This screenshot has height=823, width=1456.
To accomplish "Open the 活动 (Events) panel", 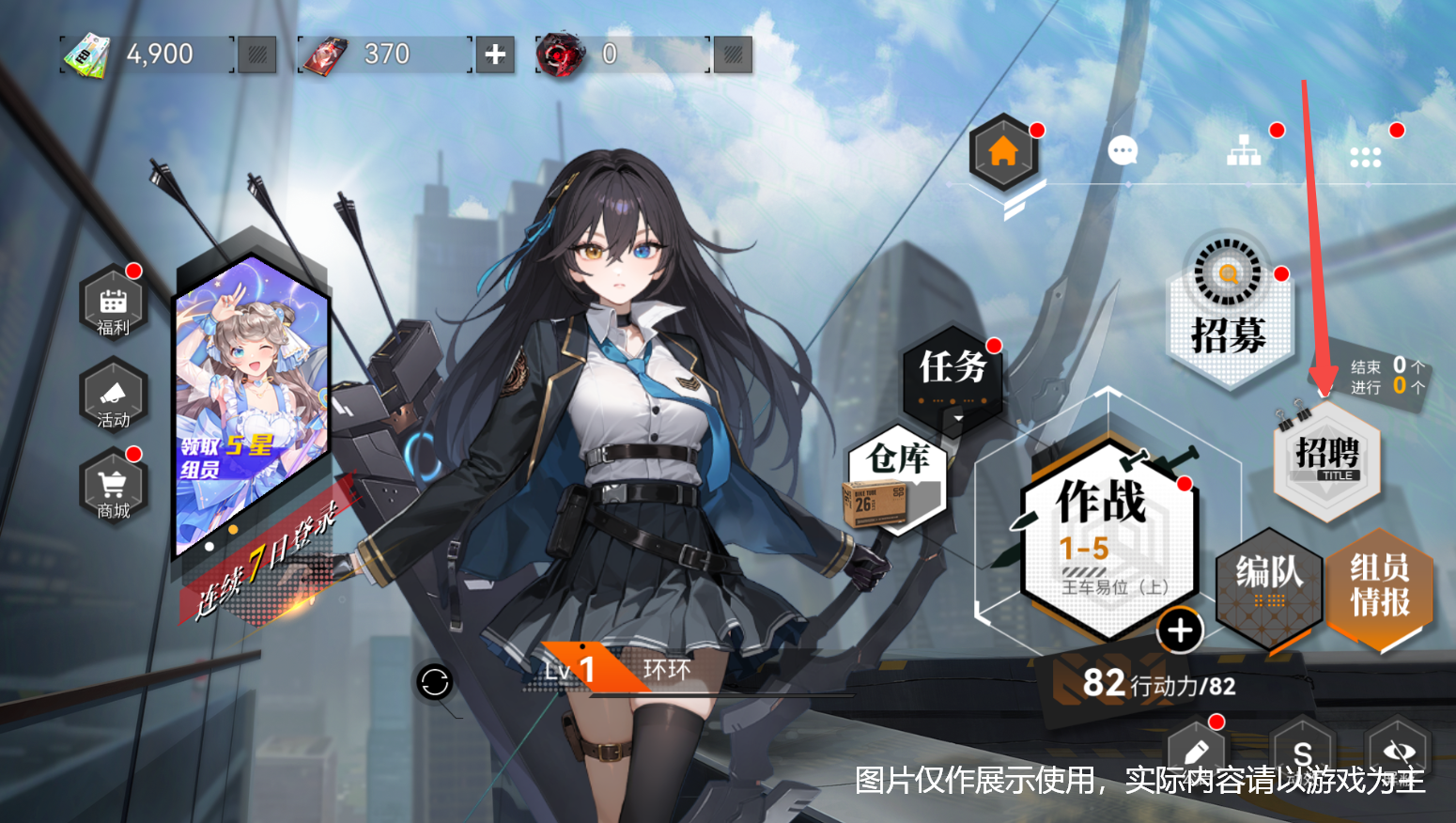I will pos(113,397).
